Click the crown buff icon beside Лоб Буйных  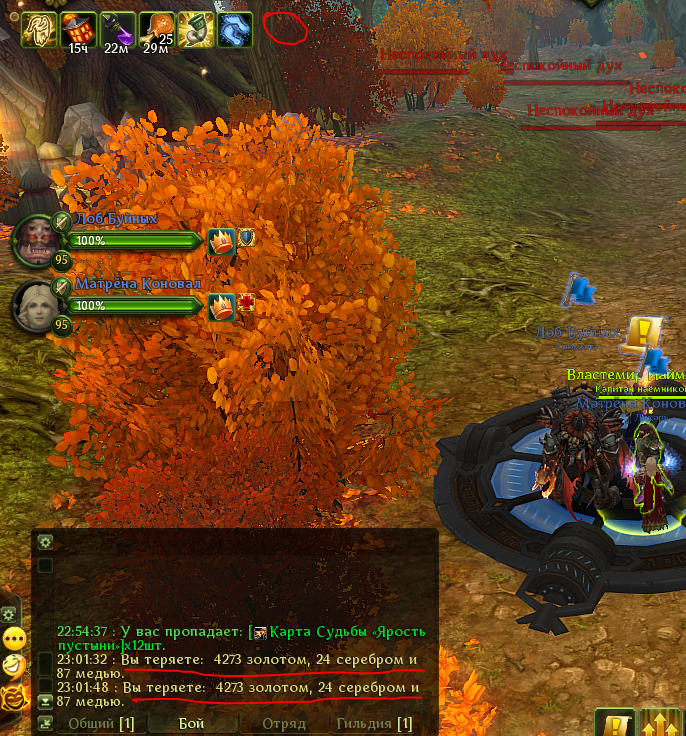(220, 240)
